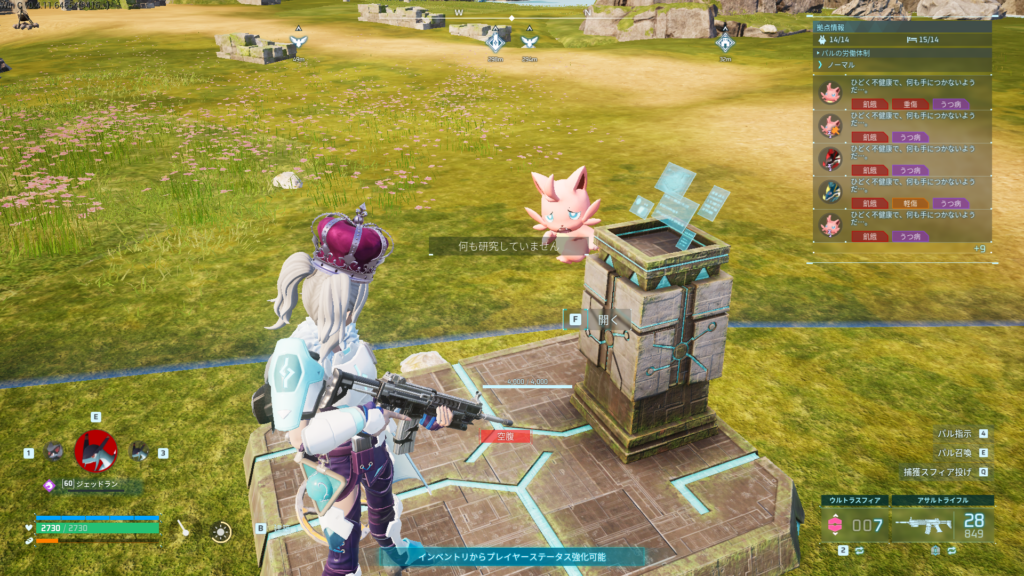This screenshot has height=576, width=1024.
Task: Select the blue-and-yellow pal's status row
Action: 899,192
